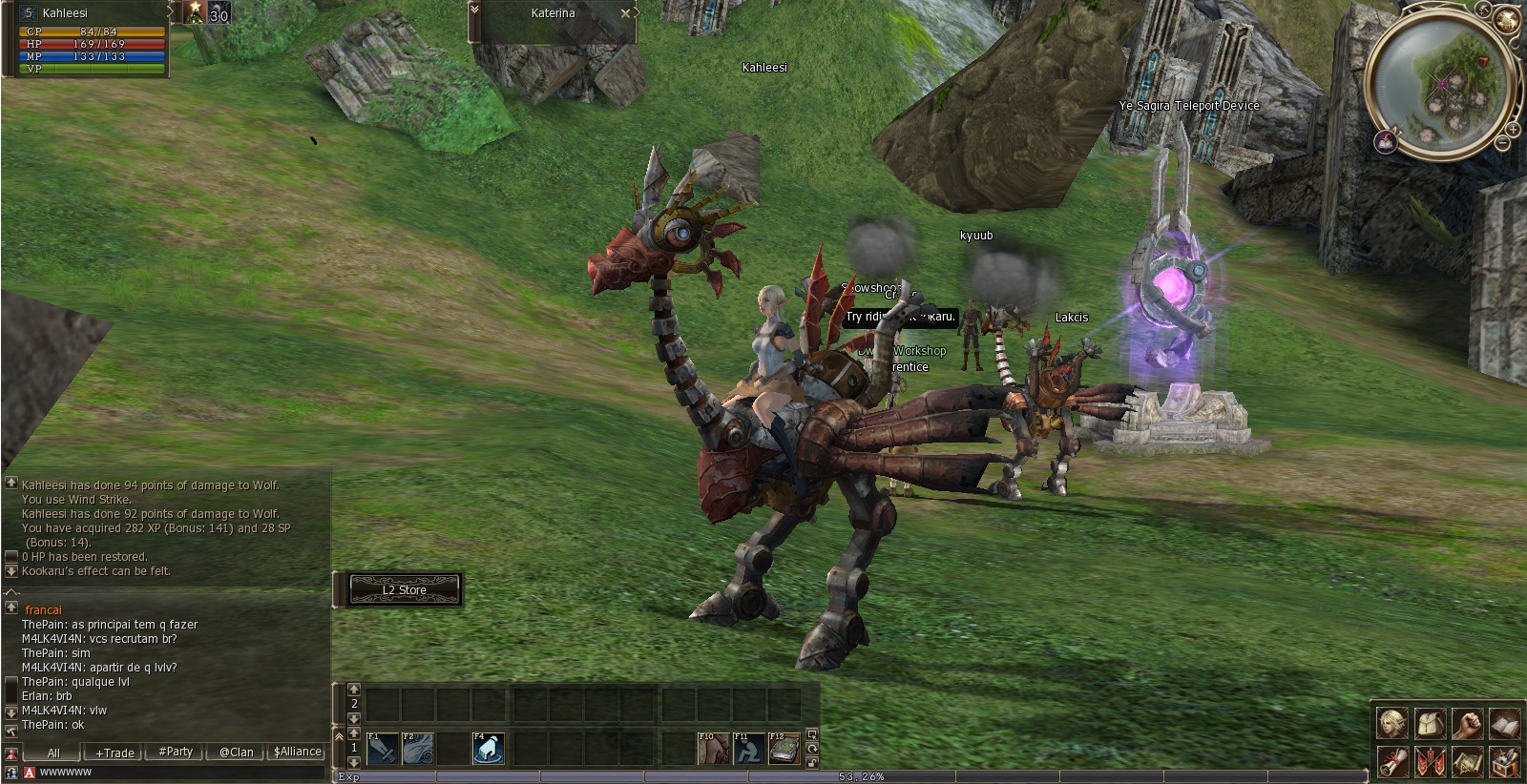Use the F11 sit/stand action
Image resolution: width=1527 pixels, height=784 pixels.
pos(749,749)
